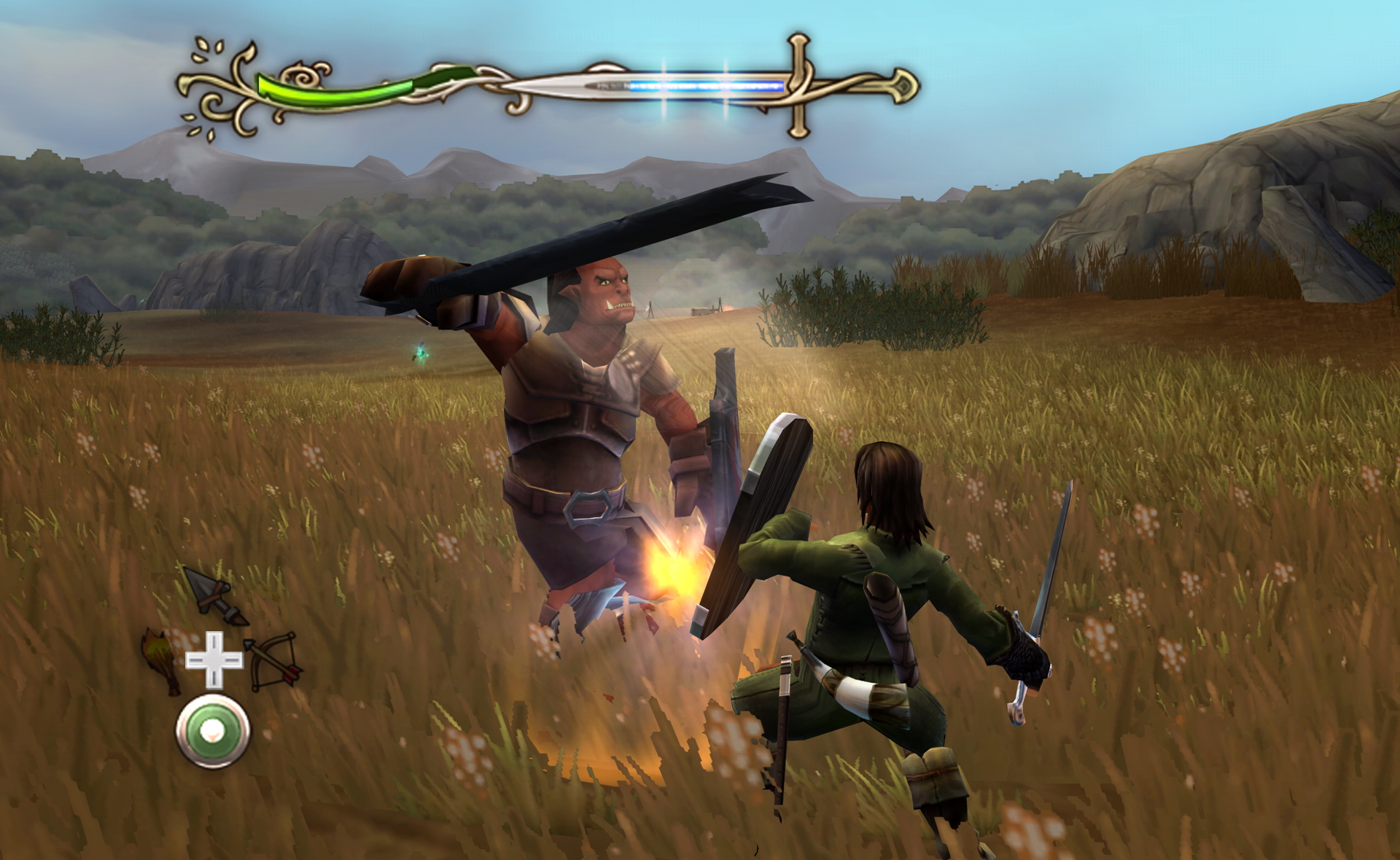The width and height of the screenshot is (1400, 860).
Task: Choose the bow and arrow icon
Action: pyautogui.click(x=273, y=660)
